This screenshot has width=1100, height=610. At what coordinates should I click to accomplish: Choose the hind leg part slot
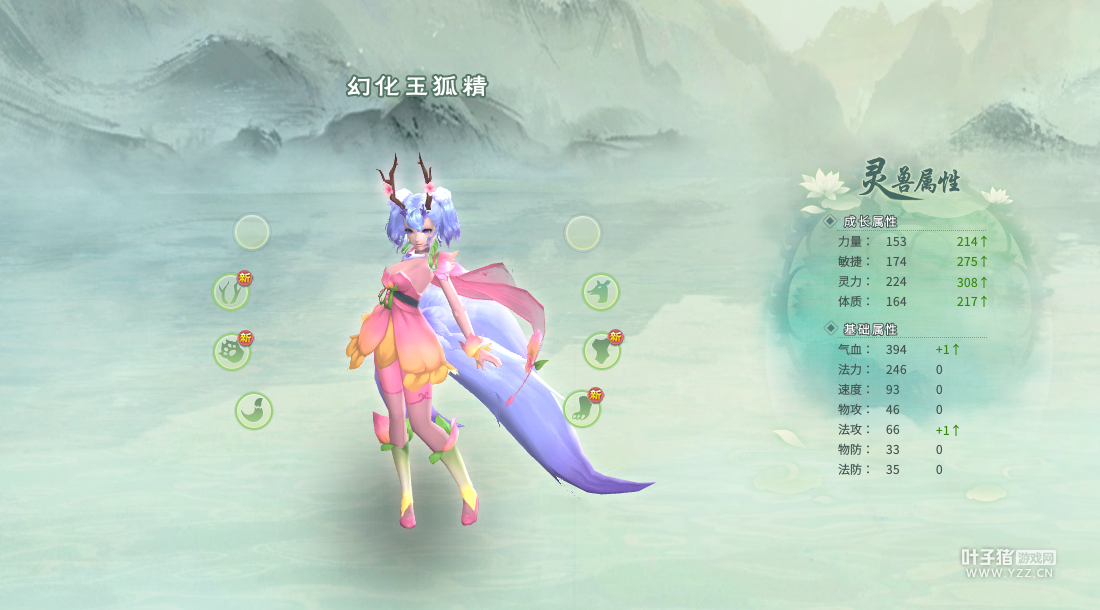pos(581,409)
